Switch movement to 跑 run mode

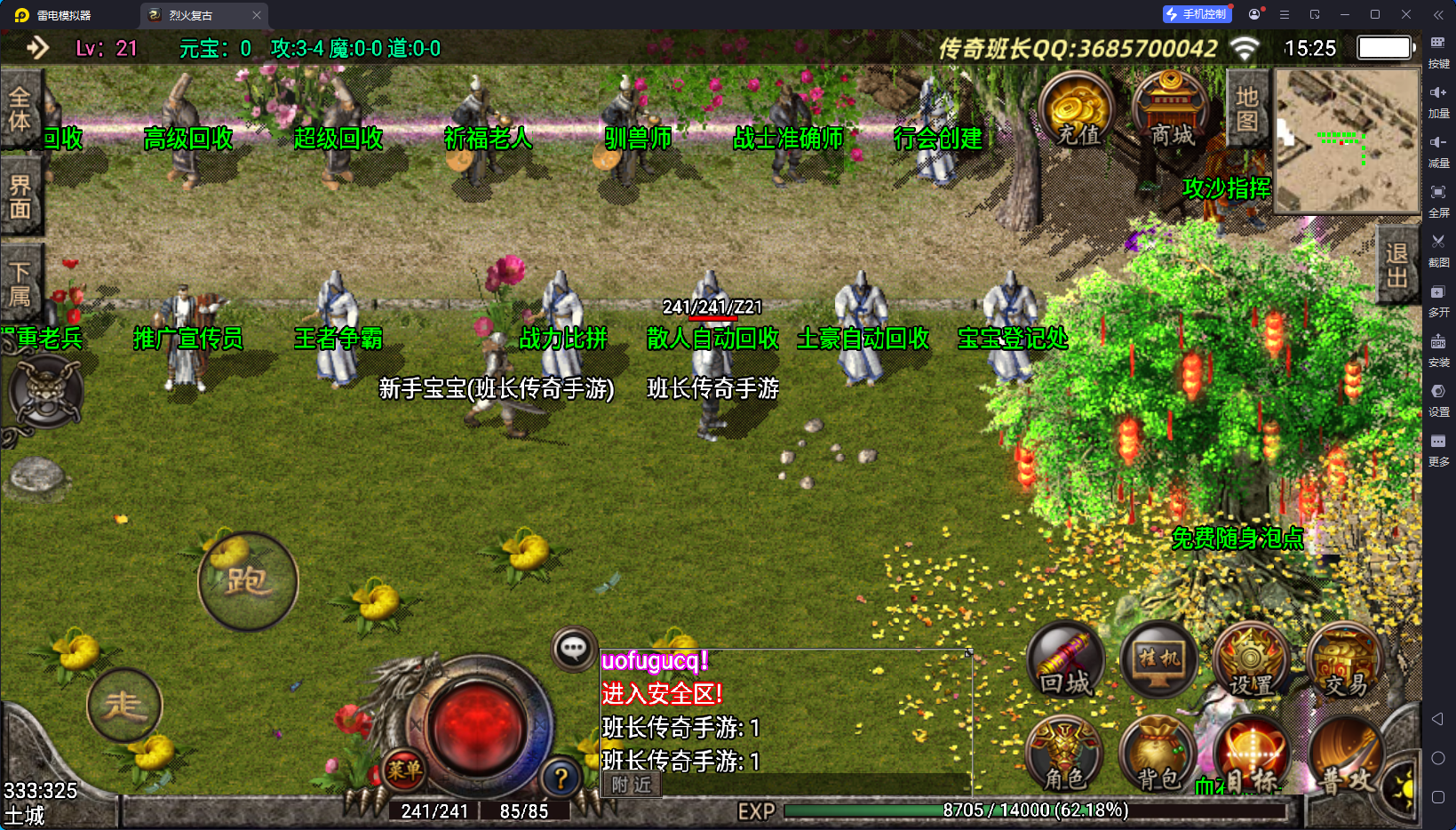247,582
